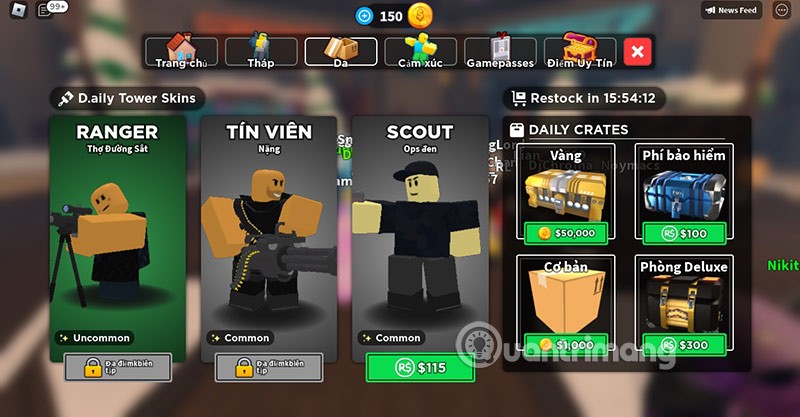Select the Da skins tab
This screenshot has width=800, height=417.
click(x=340, y=51)
